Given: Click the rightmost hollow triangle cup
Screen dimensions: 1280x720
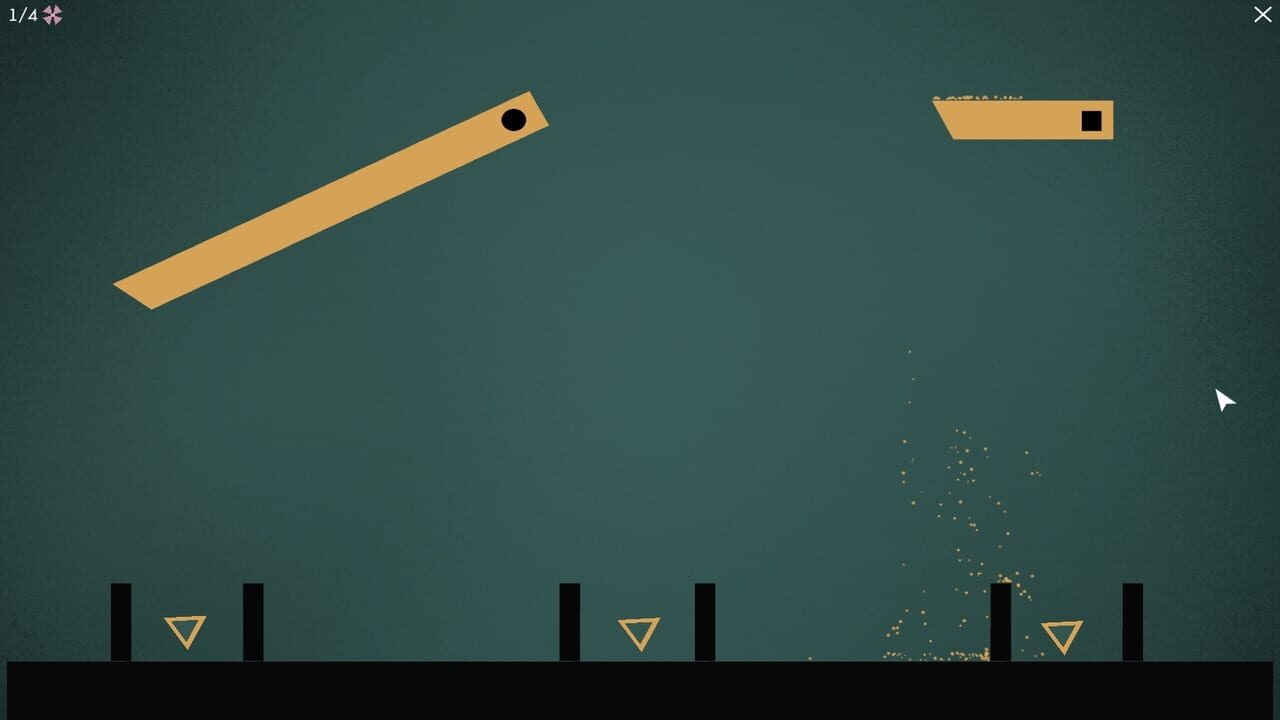Looking at the screenshot, I should pyautogui.click(x=1064, y=633).
